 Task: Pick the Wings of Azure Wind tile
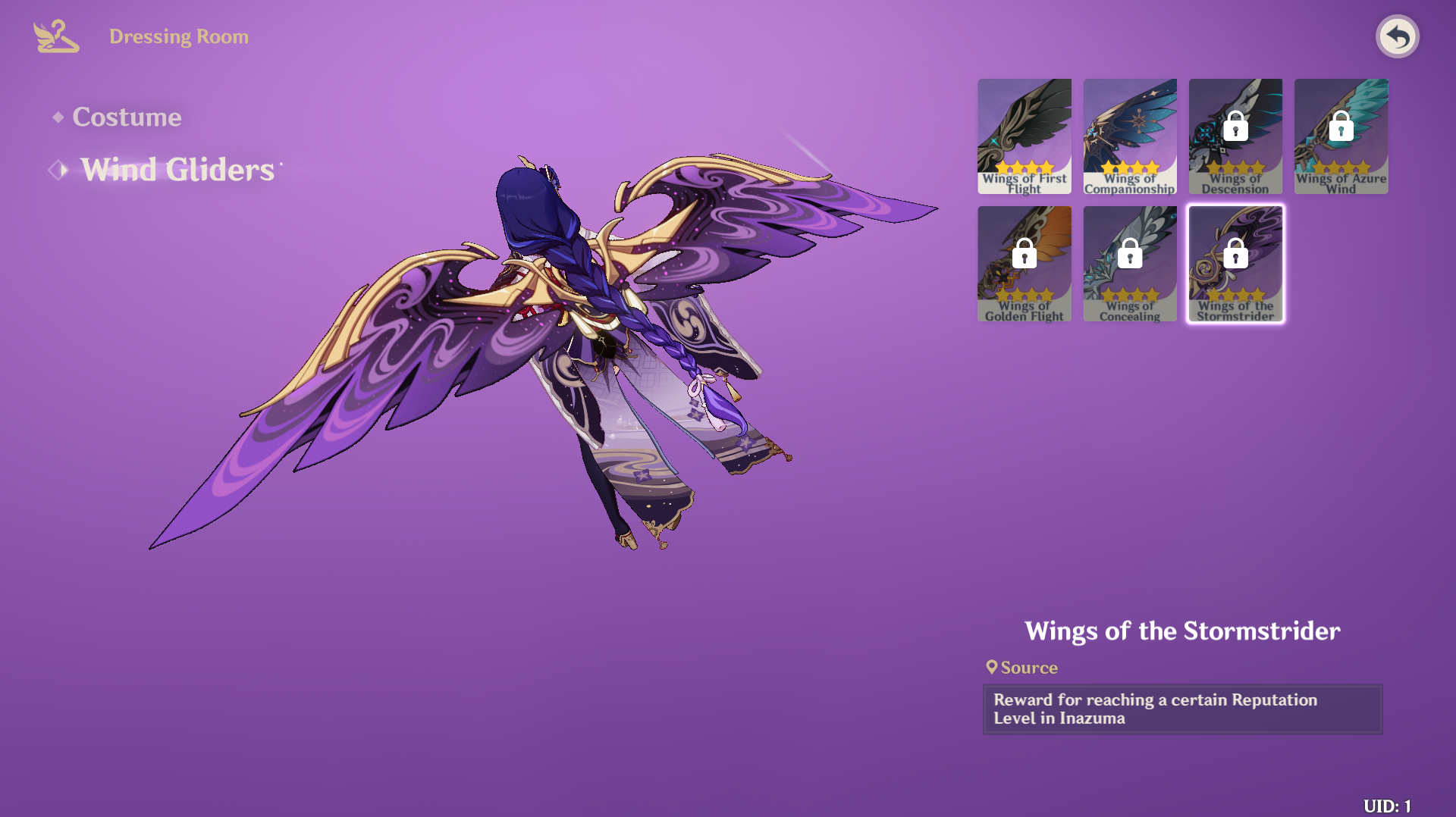tap(1341, 136)
